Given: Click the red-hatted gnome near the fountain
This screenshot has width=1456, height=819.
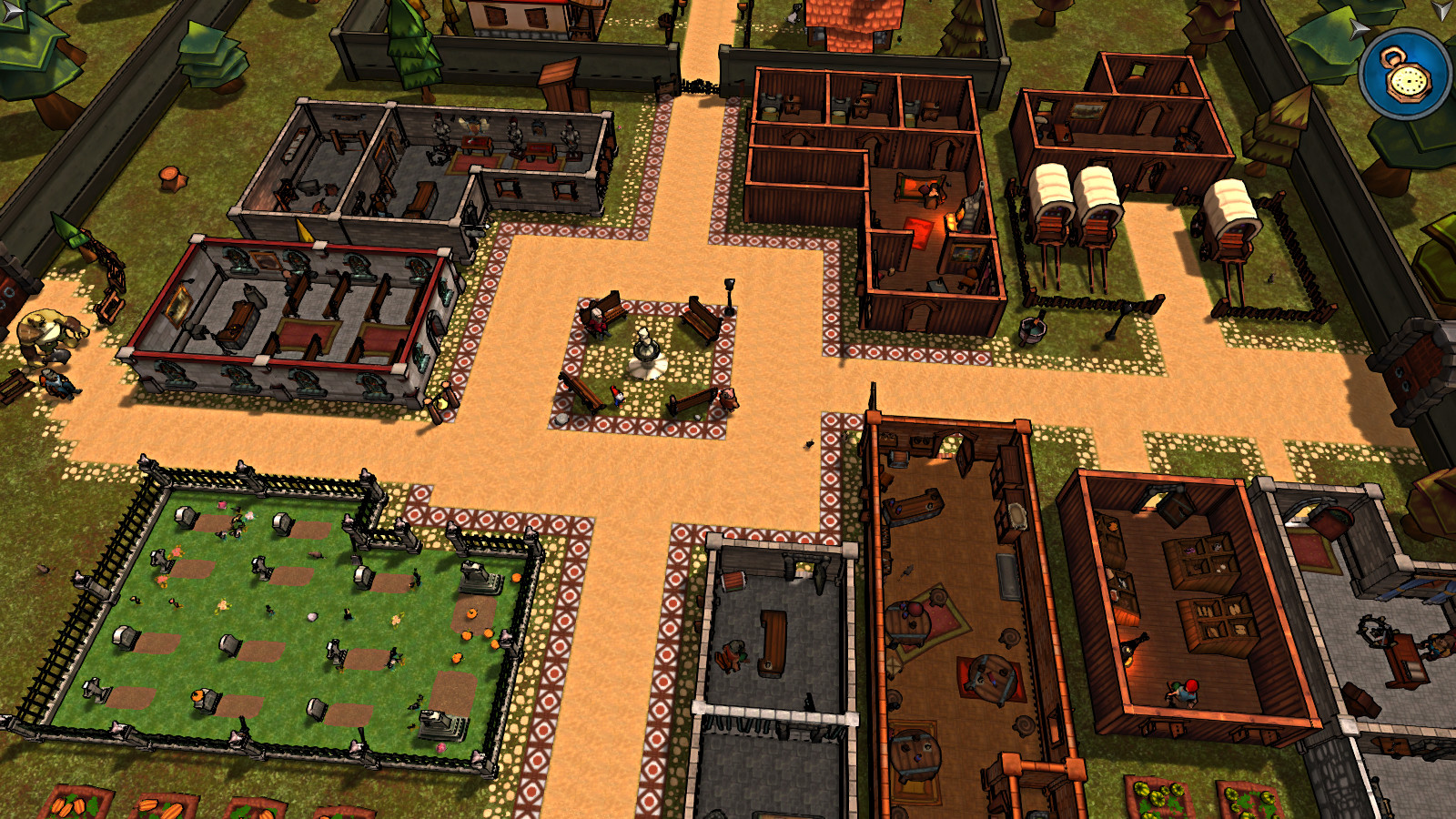Looking at the screenshot, I should 618,397.
